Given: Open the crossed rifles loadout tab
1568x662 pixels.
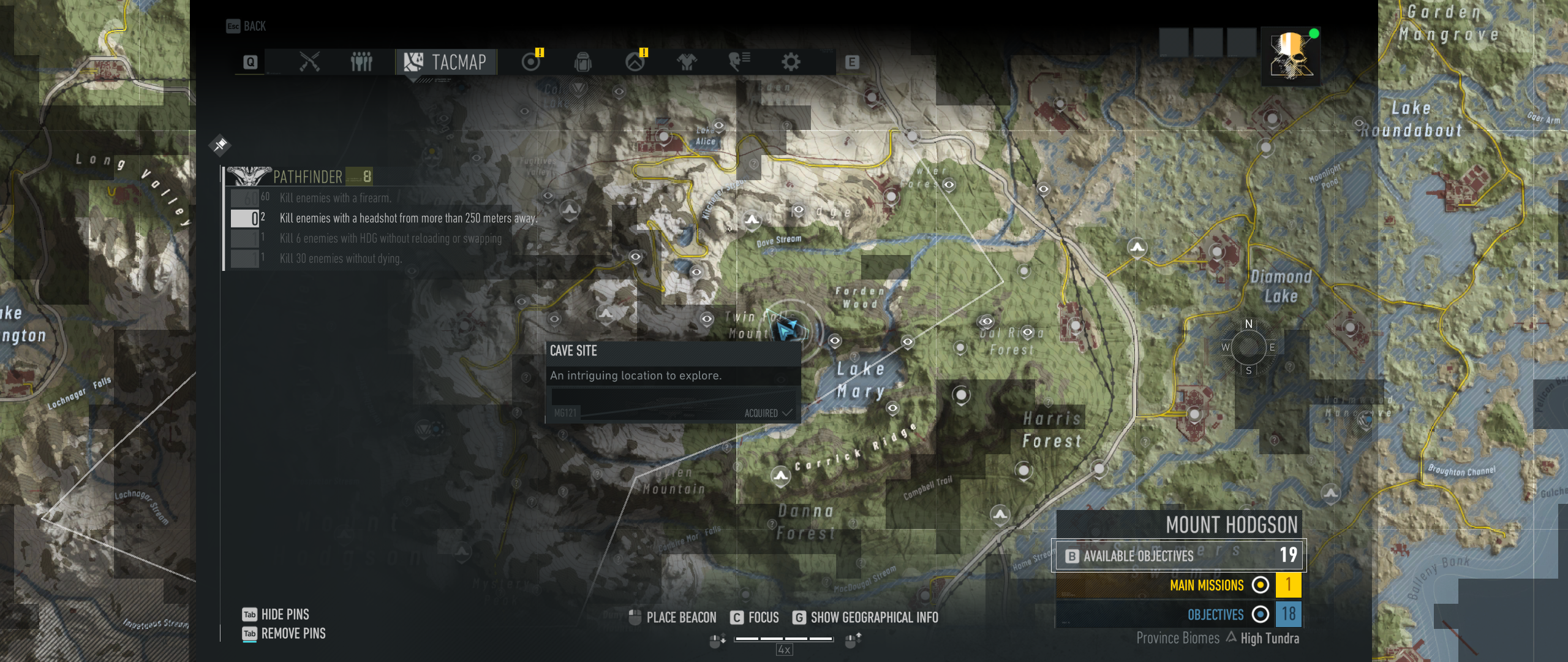Looking at the screenshot, I should pyautogui.click(x=309, y=62).
